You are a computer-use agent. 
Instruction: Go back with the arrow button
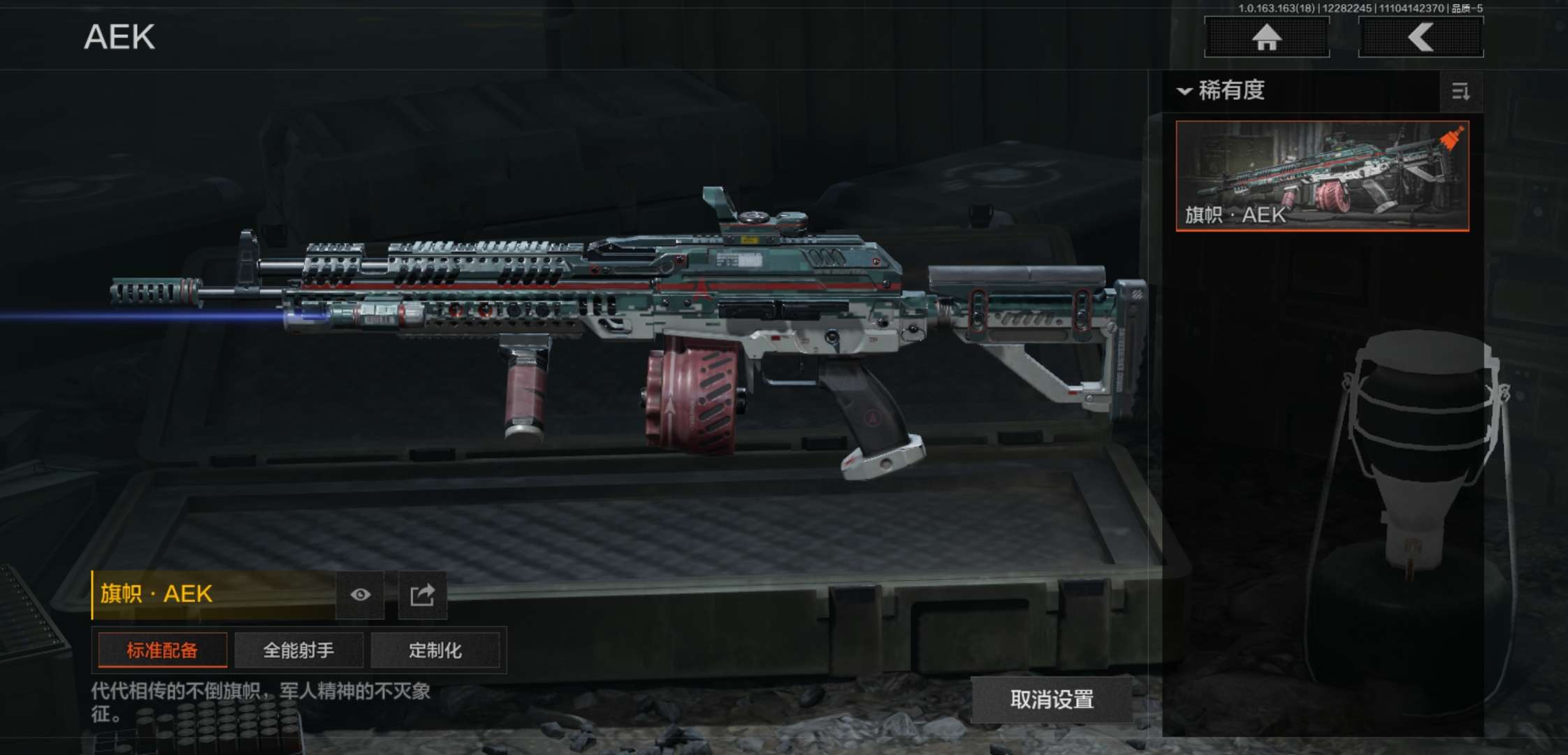(1421, 37)
